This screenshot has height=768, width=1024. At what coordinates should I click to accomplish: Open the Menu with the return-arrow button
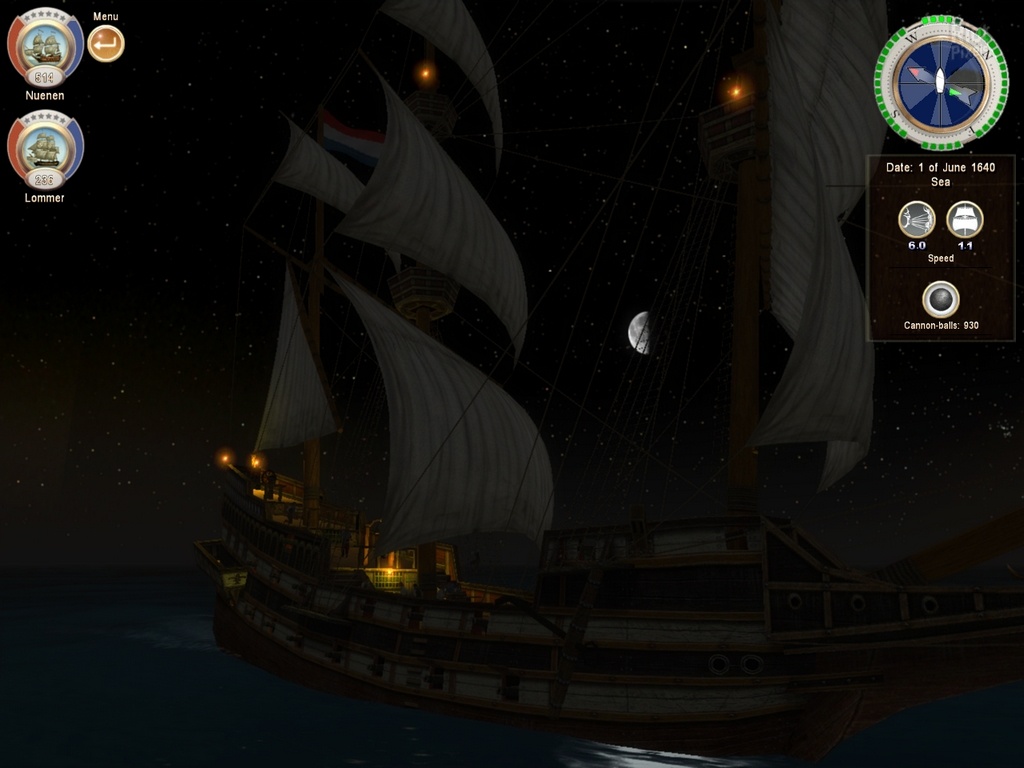[106, 44]
